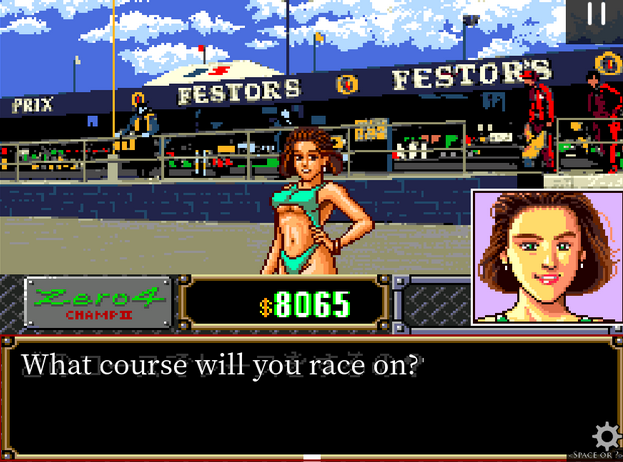
Task: Pause the game with the top-right button
Action: point(596,15)
